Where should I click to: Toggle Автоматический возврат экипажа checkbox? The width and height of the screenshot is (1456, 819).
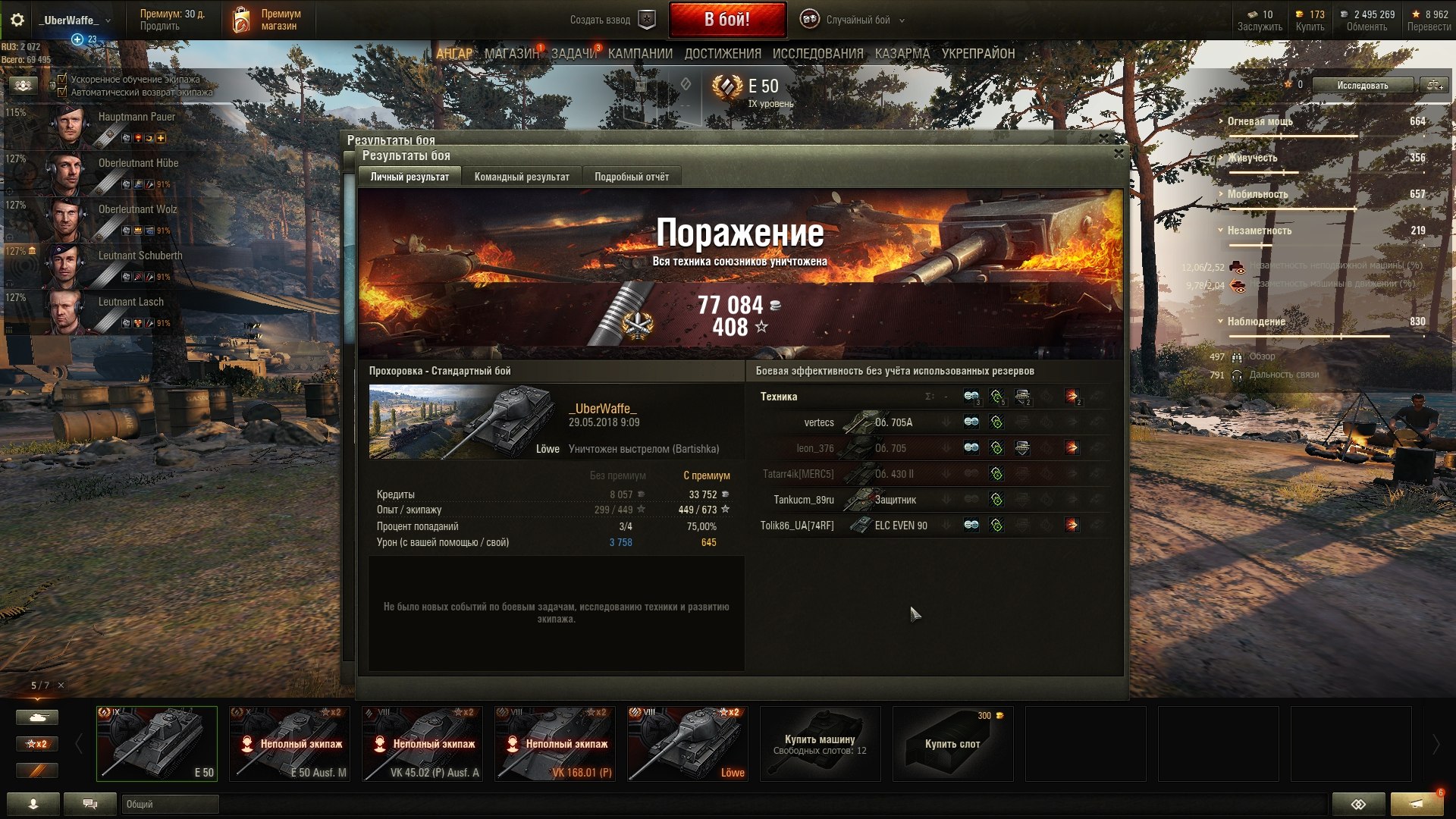point(62,92)
